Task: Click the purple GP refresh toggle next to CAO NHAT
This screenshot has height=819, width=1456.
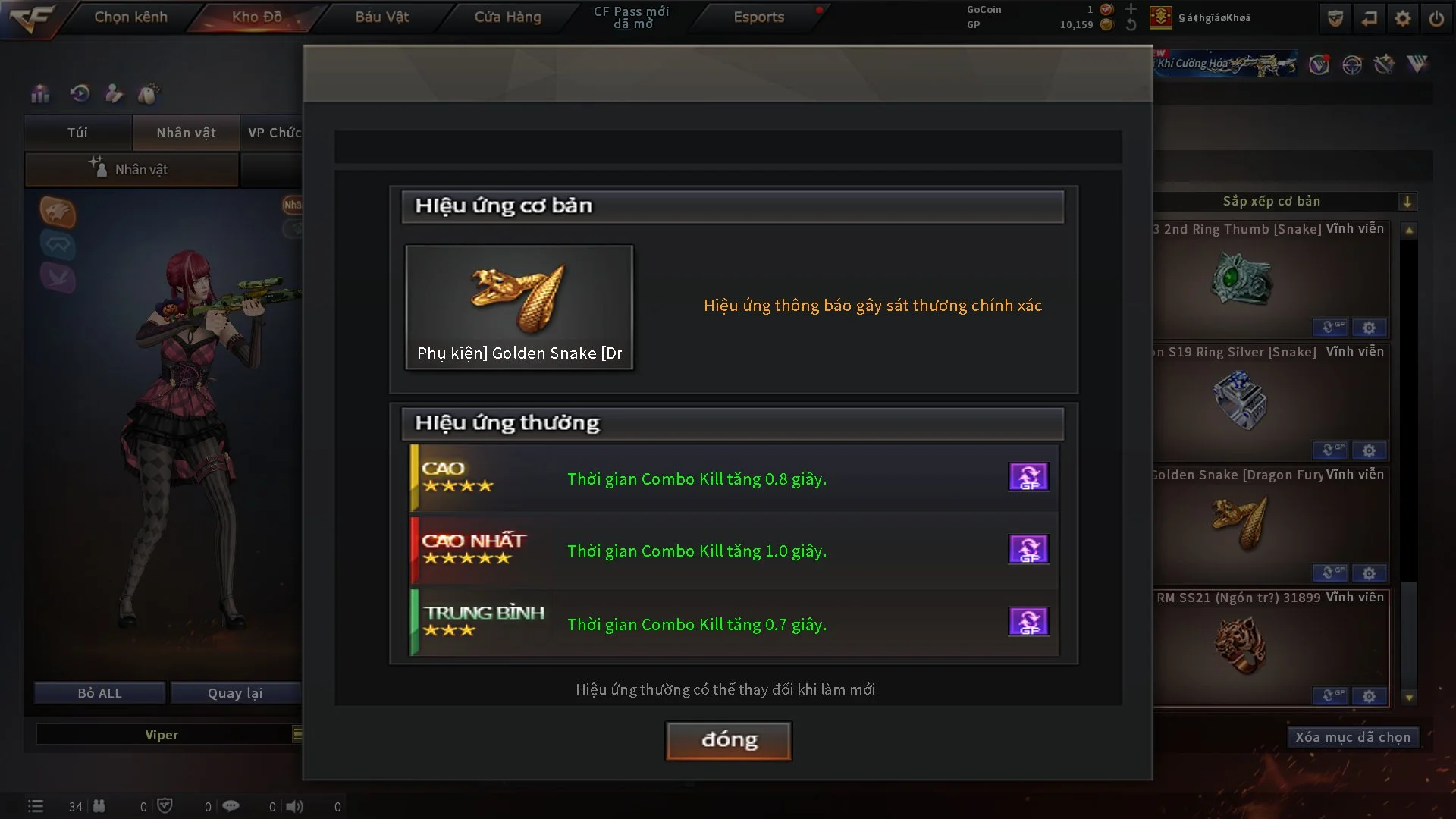Action: (1029, 549)
